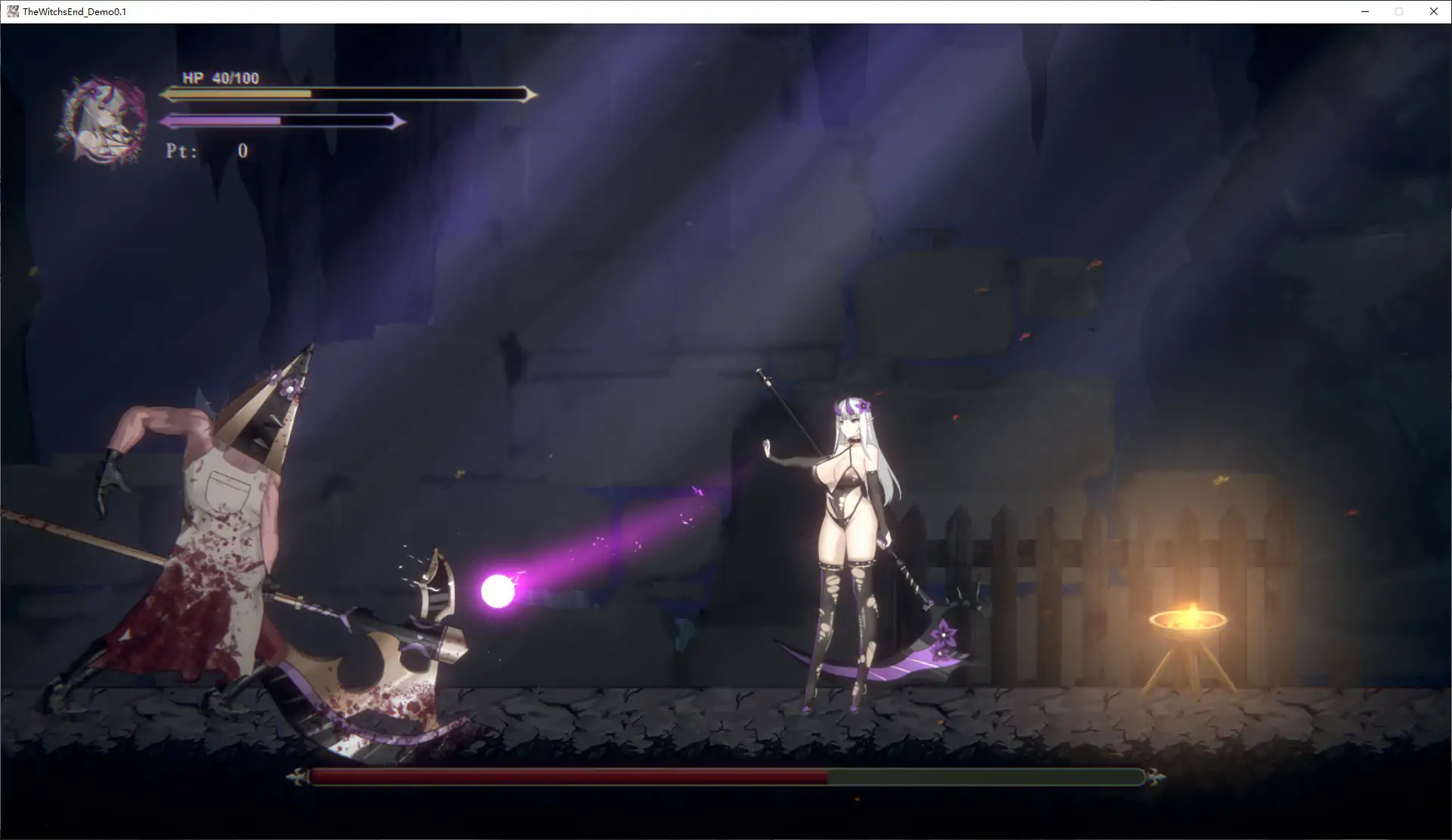Click the TheWitchsEnd_Demo0.1 title text
This screenshot has height=840, width=1452.
(x=73, y=11)
